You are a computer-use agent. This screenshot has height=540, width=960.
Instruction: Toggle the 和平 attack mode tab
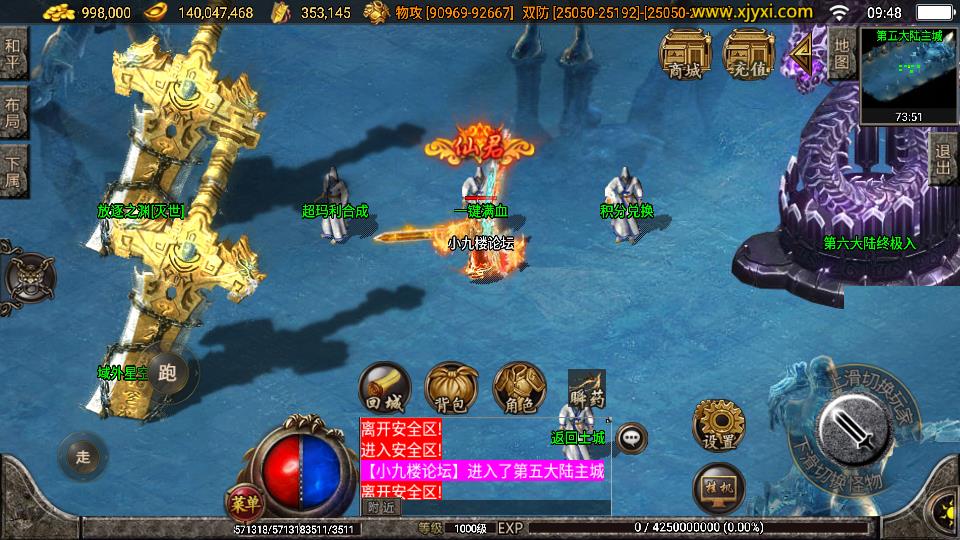[x=13, y=53]
